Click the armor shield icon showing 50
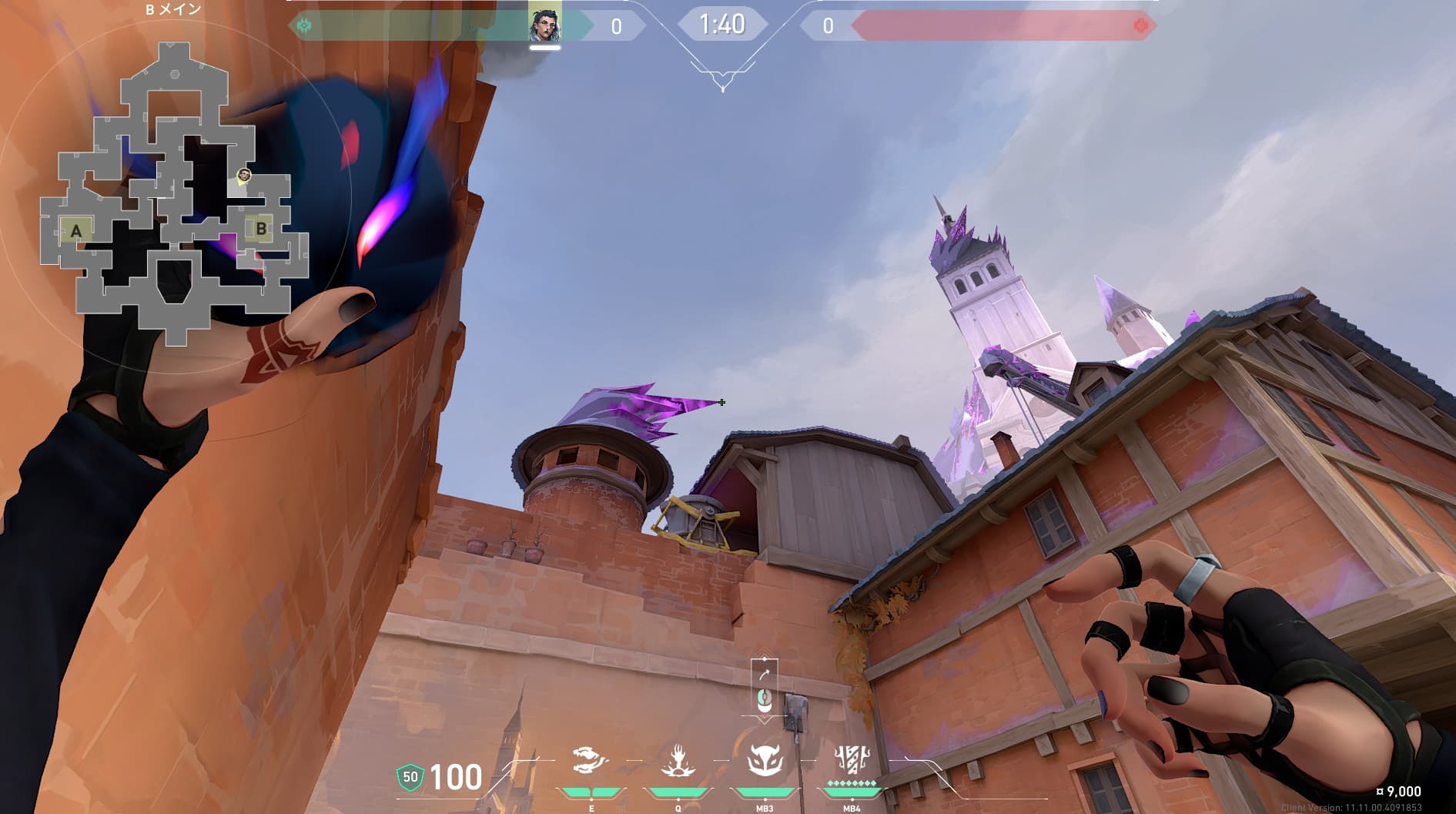Viewport: 1456px width, 814px height. 410,777
